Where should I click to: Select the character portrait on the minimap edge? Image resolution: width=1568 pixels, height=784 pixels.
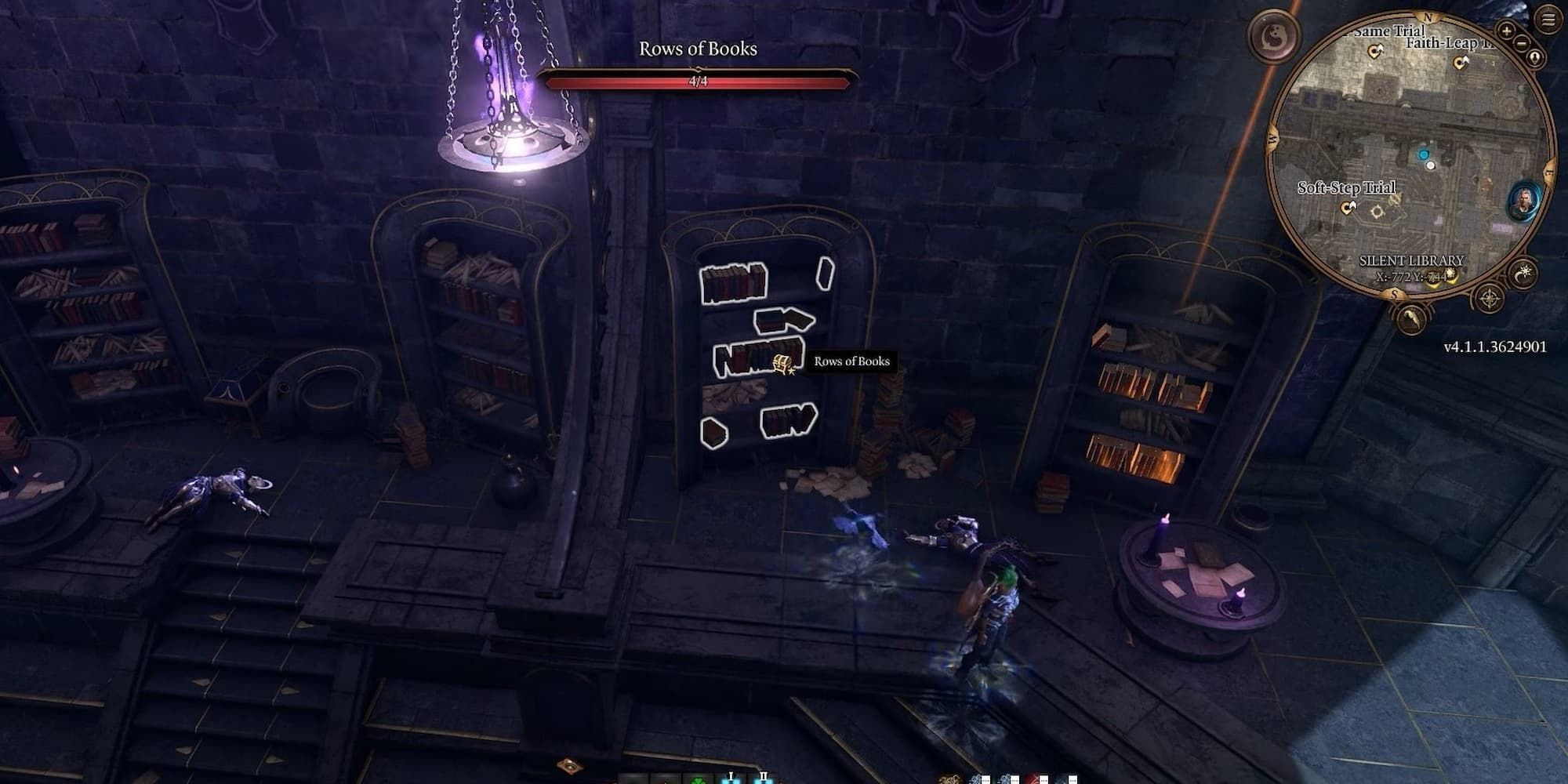(1523, 201)
